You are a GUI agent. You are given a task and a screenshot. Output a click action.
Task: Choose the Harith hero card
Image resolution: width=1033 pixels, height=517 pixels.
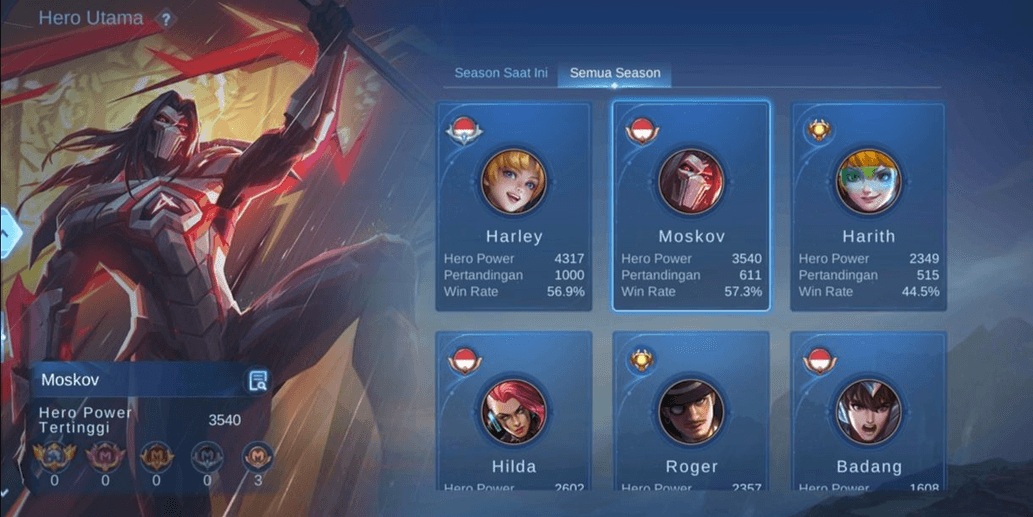[x=868, y=206]
